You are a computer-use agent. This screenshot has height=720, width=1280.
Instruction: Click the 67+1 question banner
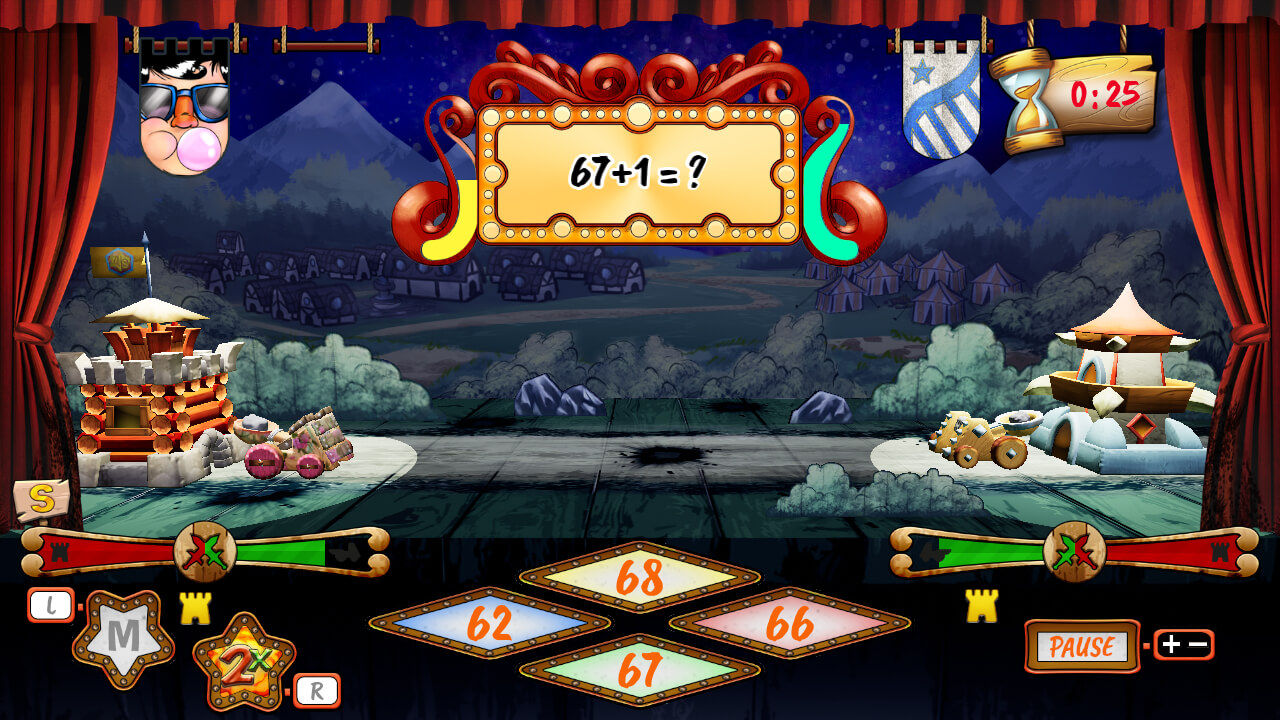click(637, 172)
